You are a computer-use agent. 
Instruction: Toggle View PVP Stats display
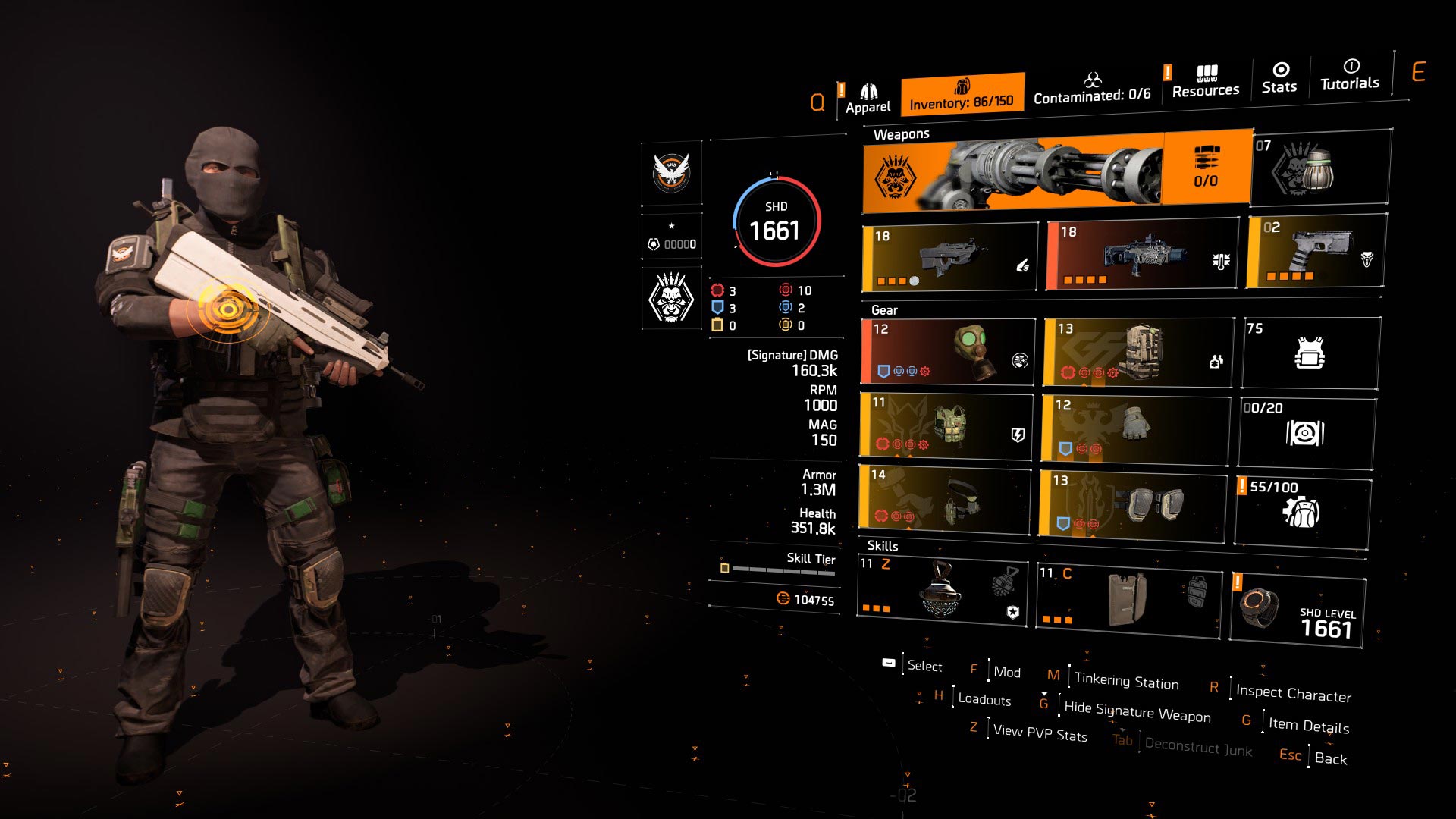(1040, 734)
